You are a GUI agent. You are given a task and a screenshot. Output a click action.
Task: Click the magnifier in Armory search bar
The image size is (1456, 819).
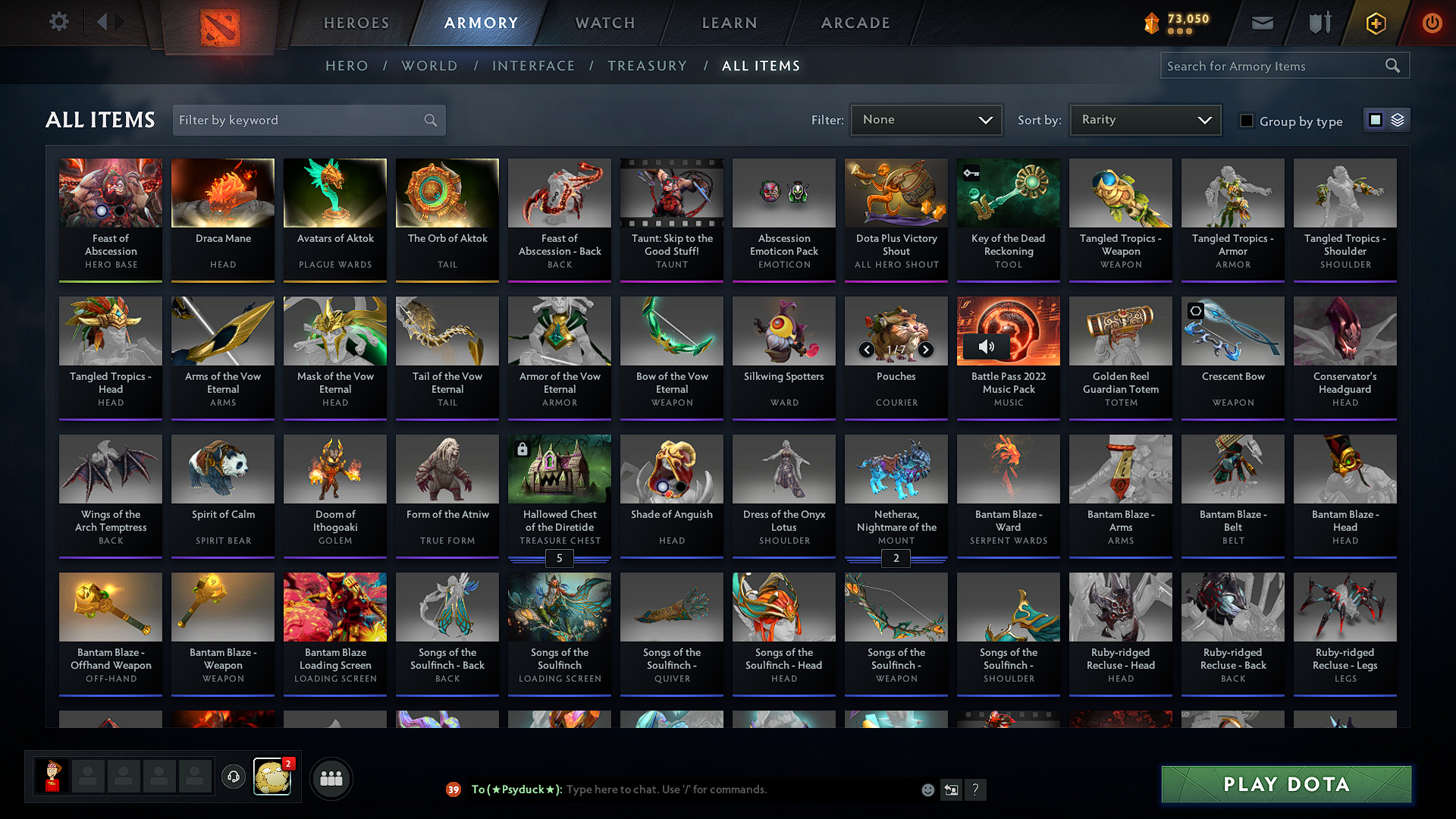pyautogui.click(x=1393, y=65)
